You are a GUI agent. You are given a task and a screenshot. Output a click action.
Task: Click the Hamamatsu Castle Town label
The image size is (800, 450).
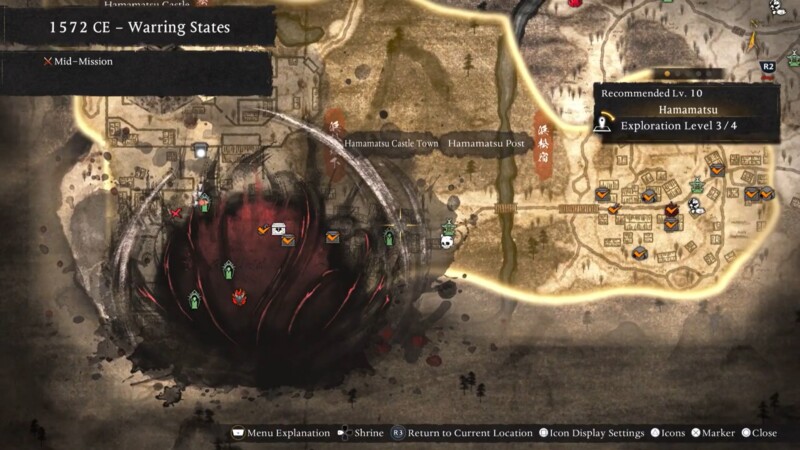[391, 144]
